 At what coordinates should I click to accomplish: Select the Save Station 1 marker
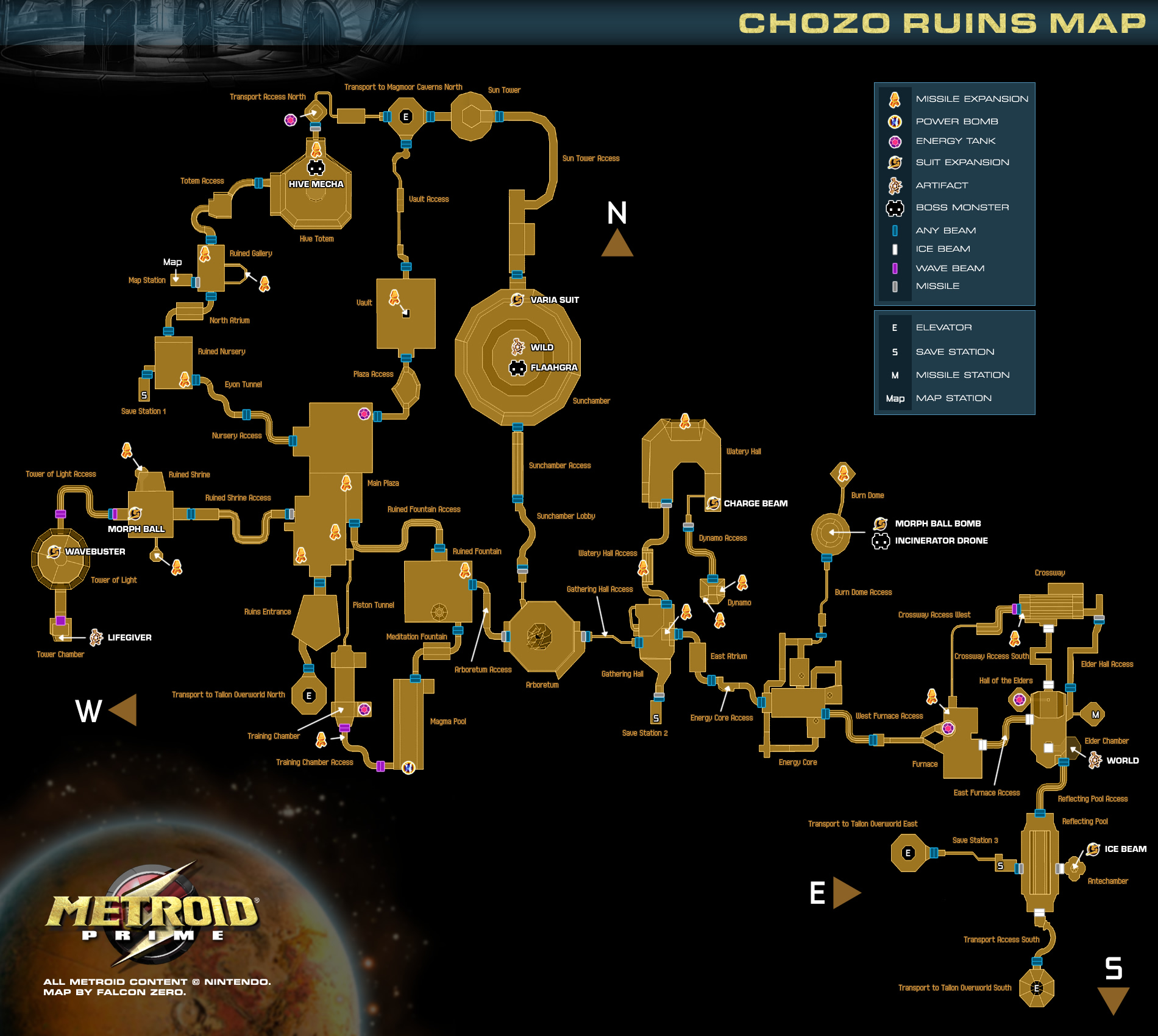click(144, 396)
